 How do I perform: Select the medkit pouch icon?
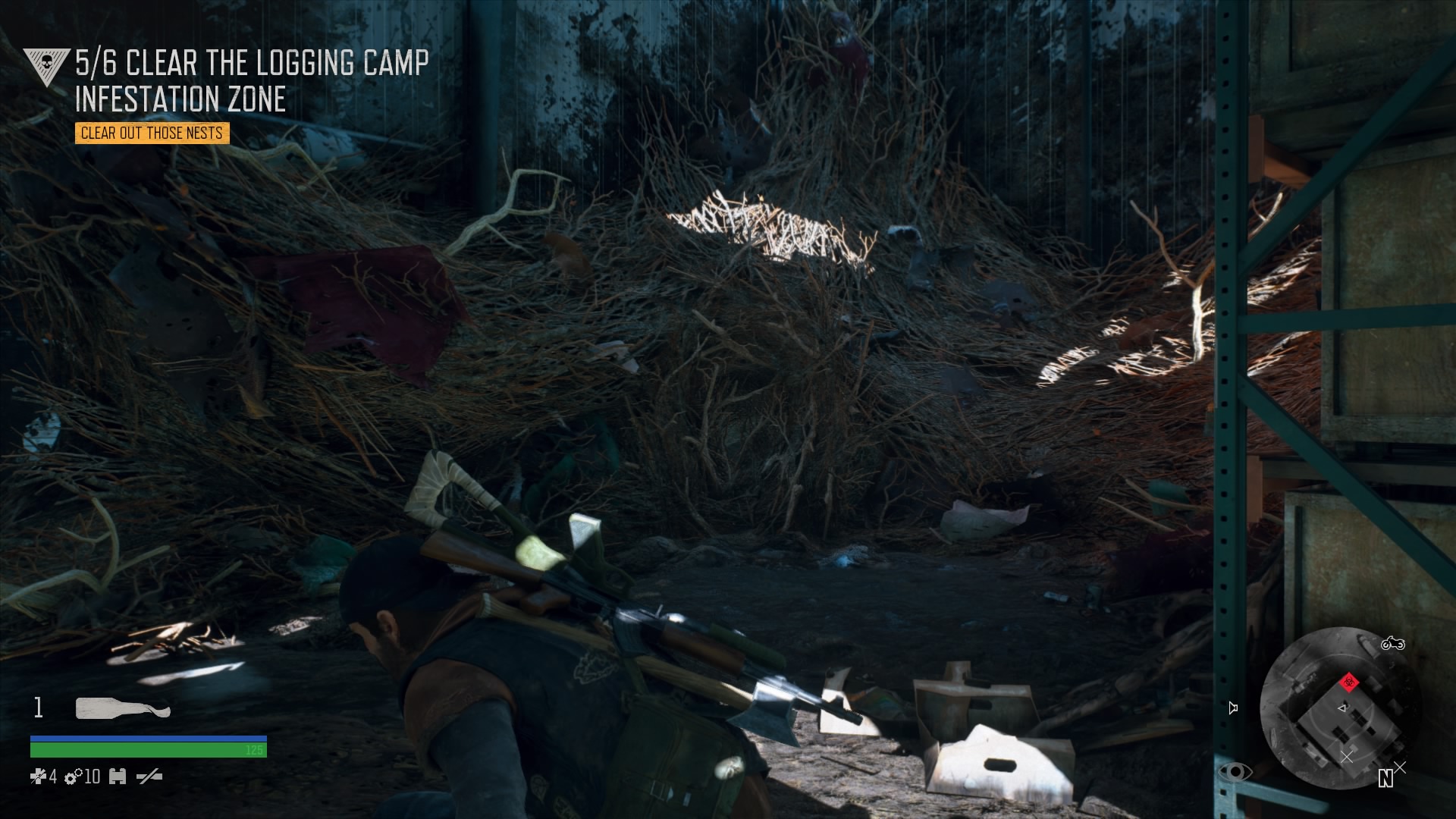point(117,777)
